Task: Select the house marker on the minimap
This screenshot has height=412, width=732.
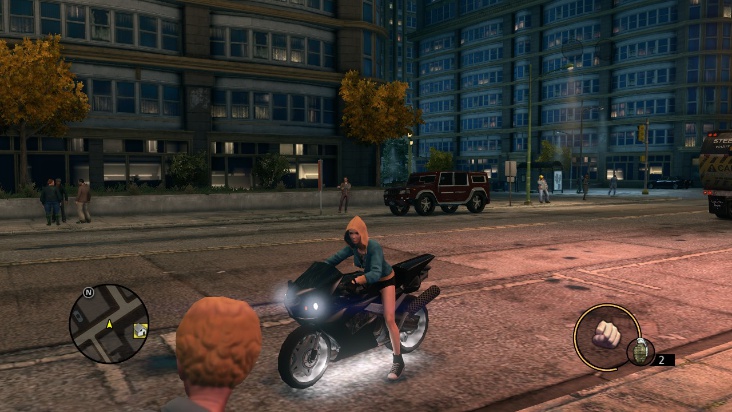Action: [140, 331]
